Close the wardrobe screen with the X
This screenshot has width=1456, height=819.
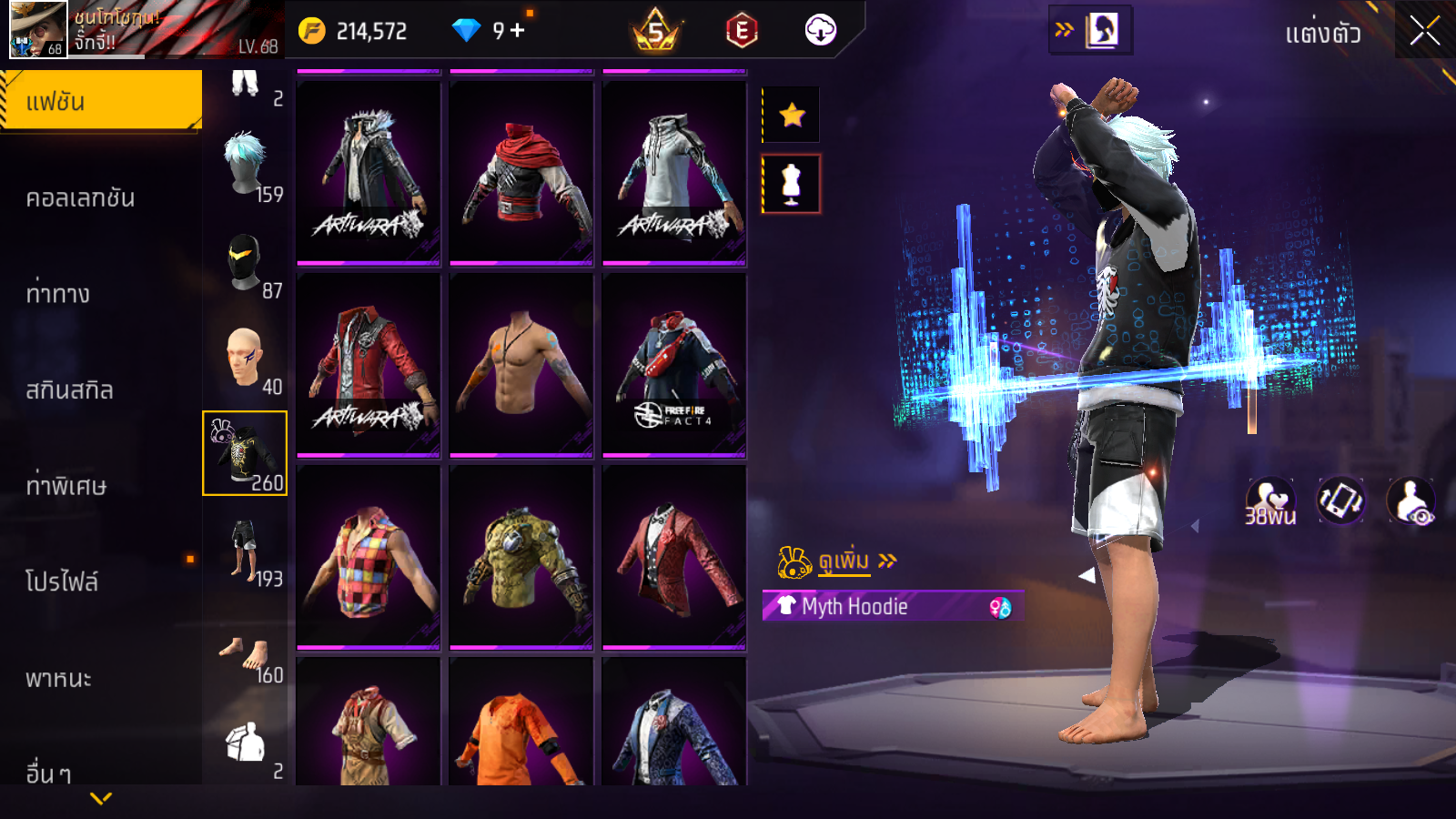(x=1424, y=31)
